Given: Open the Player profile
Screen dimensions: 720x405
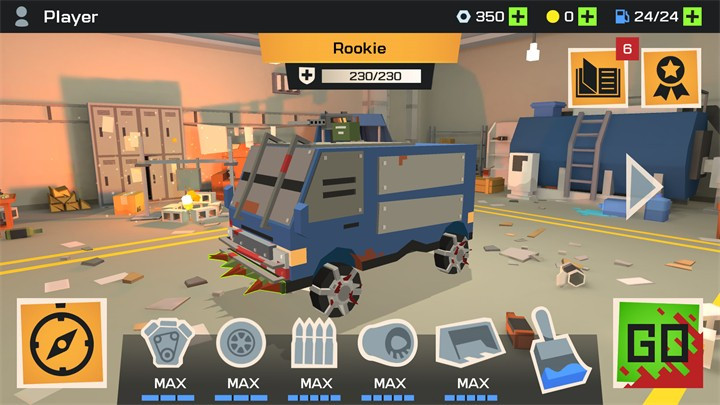Looking at the screenshot, I should pos(57,16).
